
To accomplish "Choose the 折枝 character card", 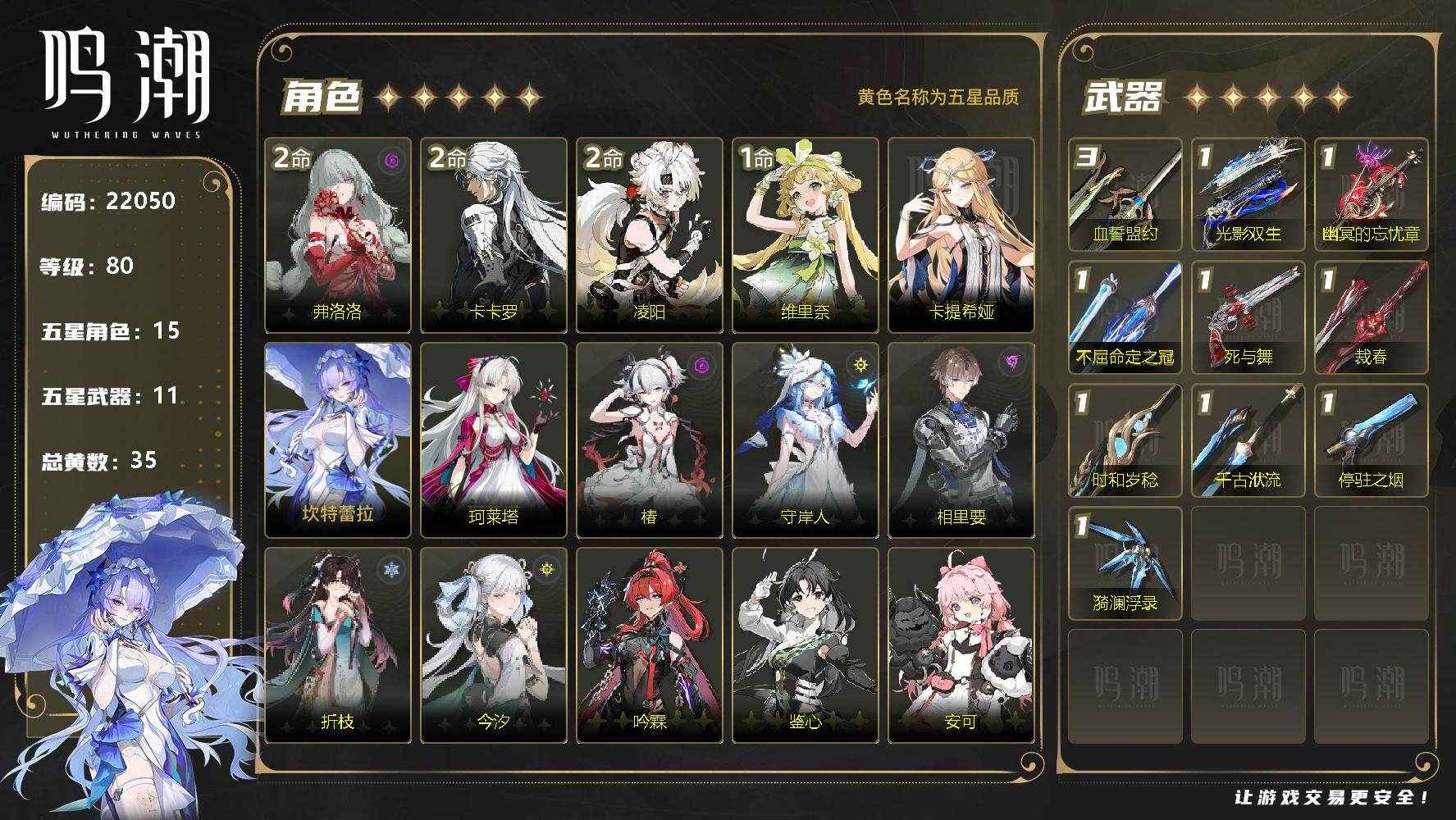I will tap(338, 645).
